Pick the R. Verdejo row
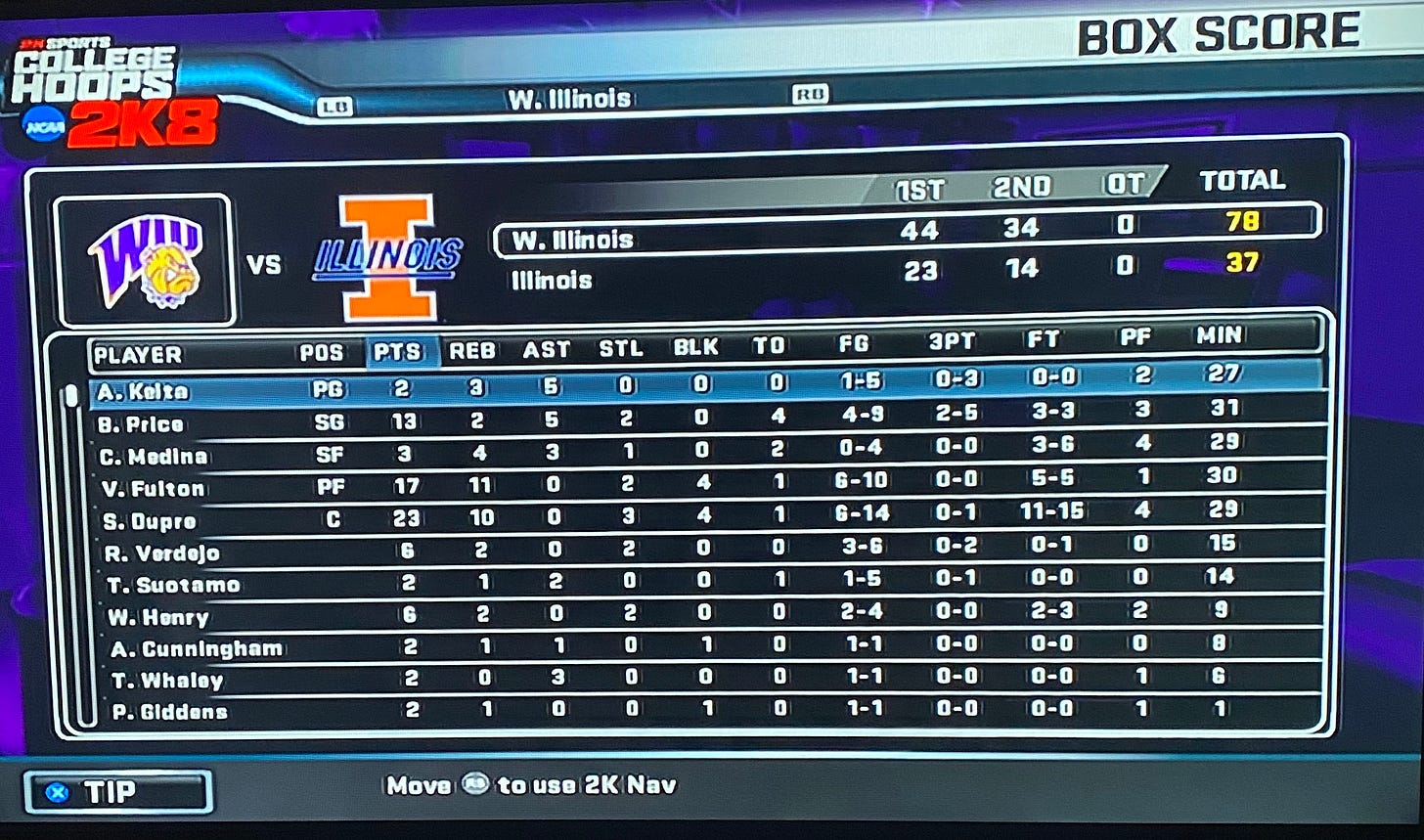 pos(161,553)
